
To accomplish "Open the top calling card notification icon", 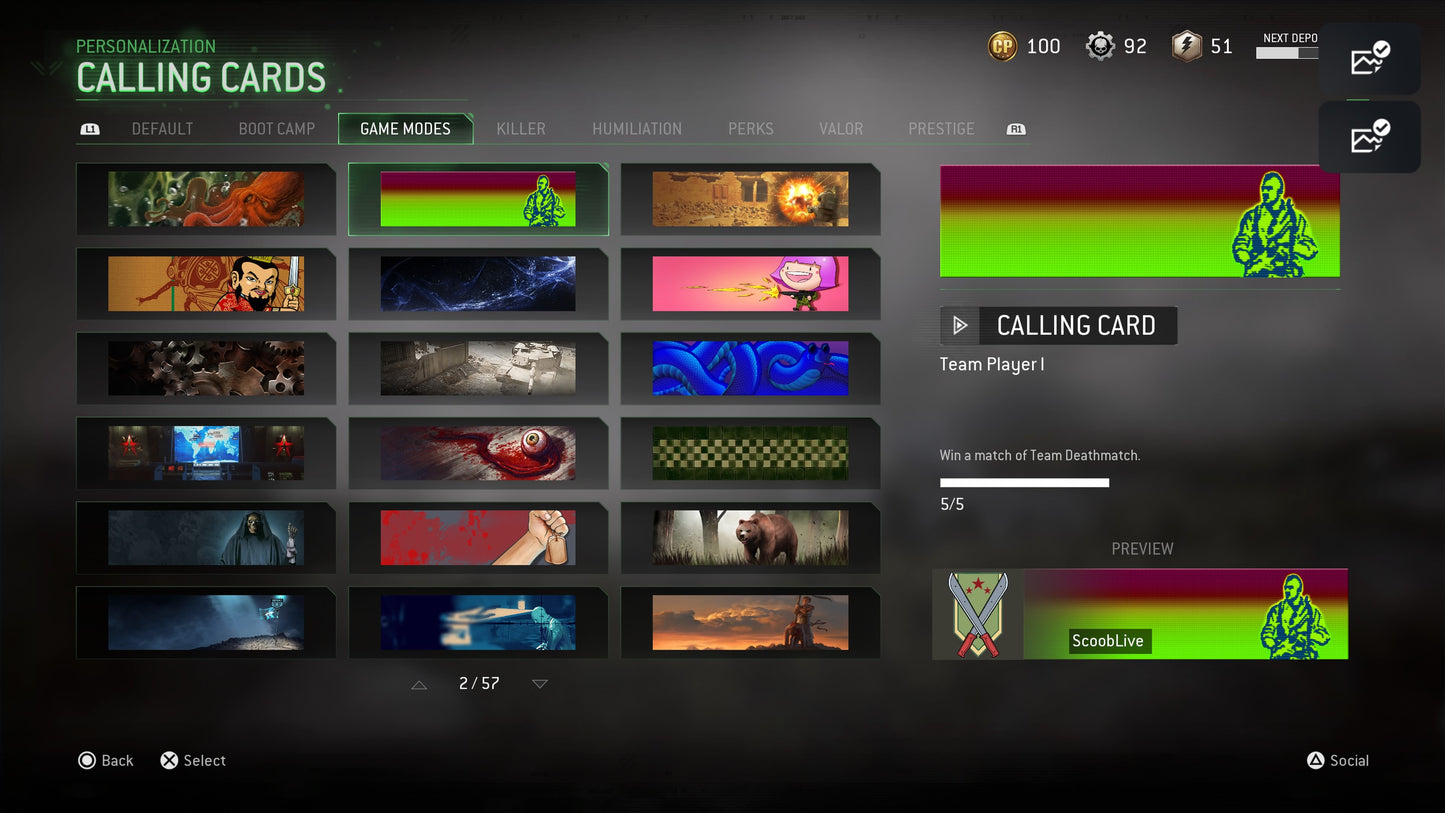I will (1369, 58).
